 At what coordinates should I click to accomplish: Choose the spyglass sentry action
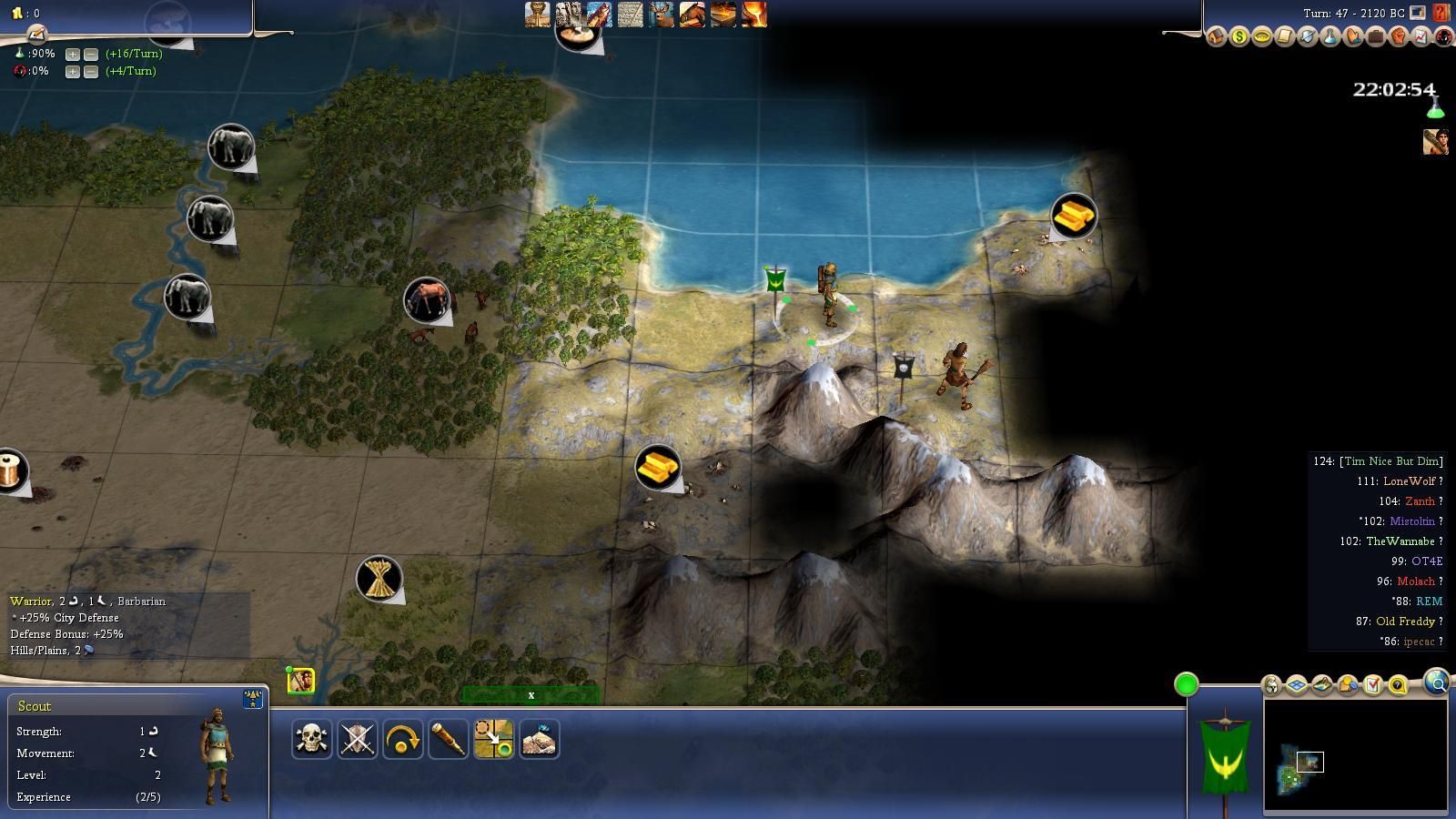coord(448,739)
